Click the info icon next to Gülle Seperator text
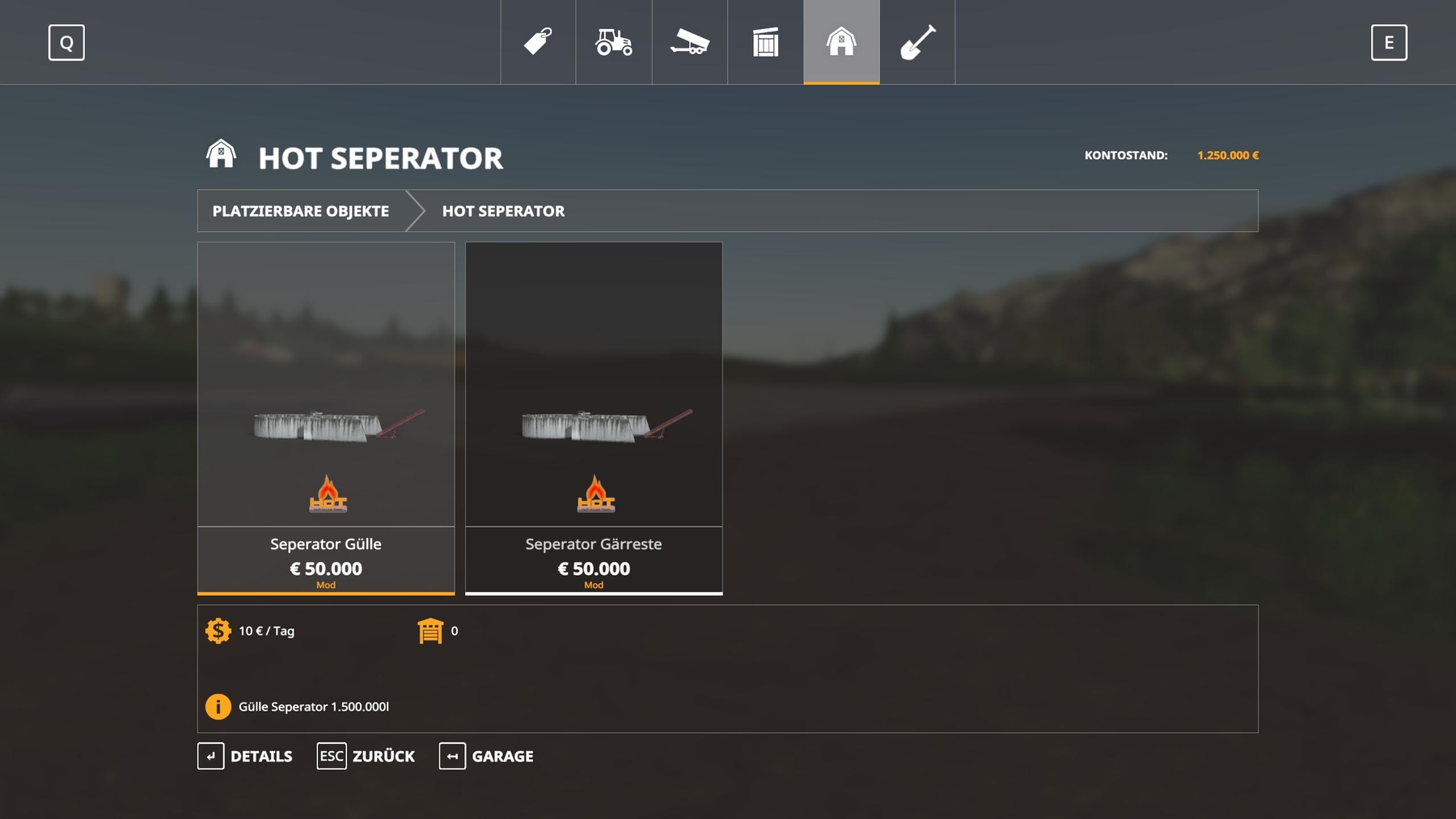The height and width of the screenshot is (819, 1456). tap(218, 706)
